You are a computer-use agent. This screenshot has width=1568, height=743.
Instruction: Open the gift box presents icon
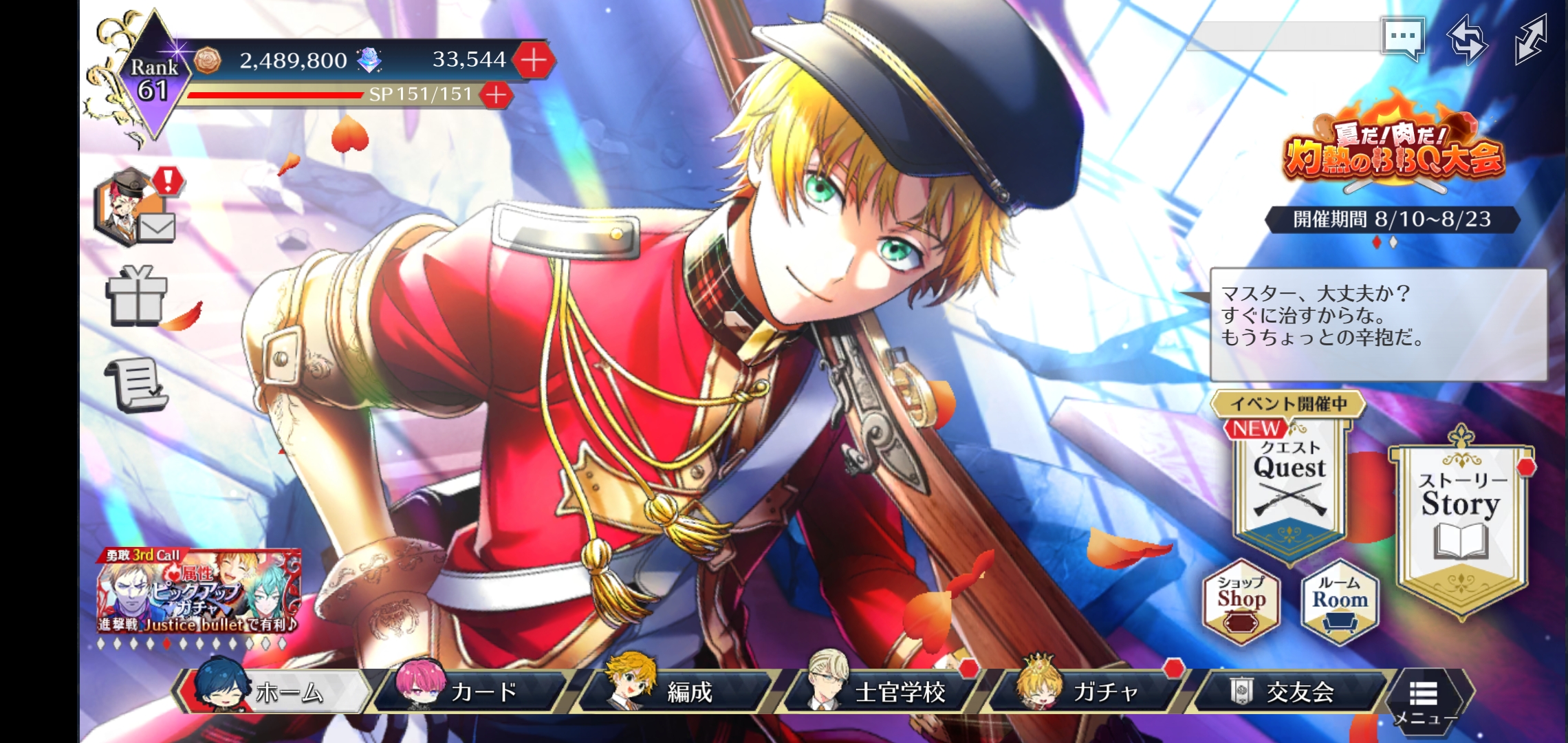coord(136,296)
